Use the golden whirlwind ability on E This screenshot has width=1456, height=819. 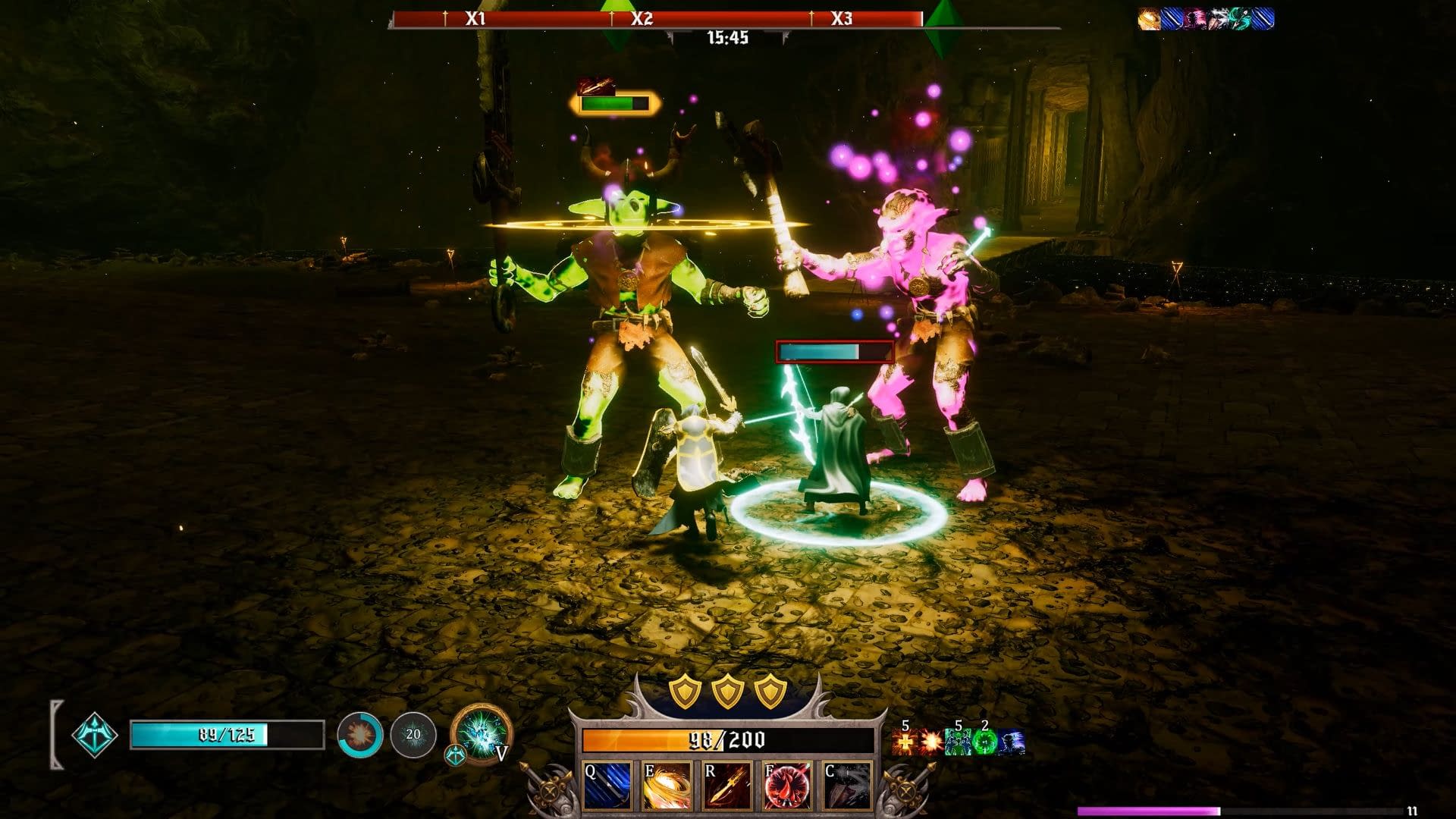click(x=667, y=786)
